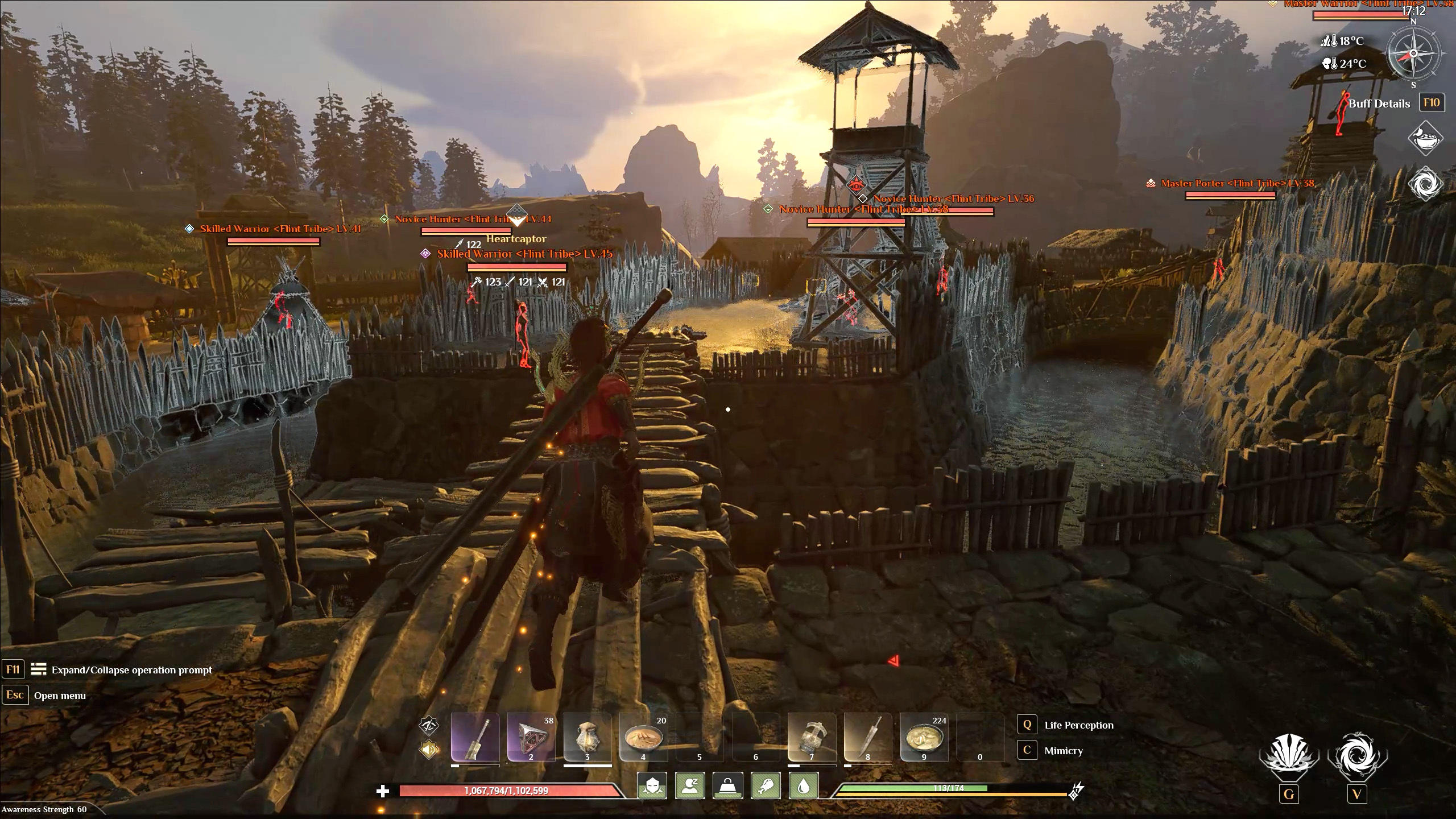This screenshot has width=1456, height=819.
Task: Click the masked face status icon
Action: click(652, 786)
